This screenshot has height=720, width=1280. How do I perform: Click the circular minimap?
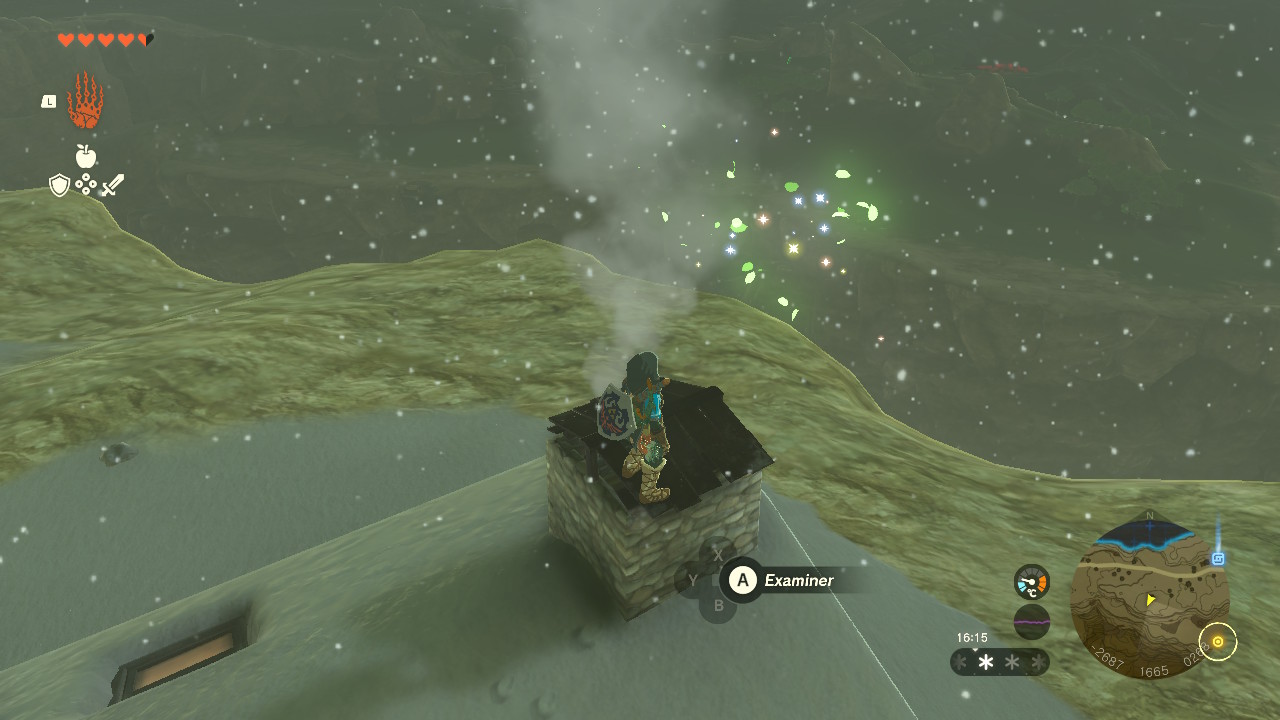tap(1148, 600)
